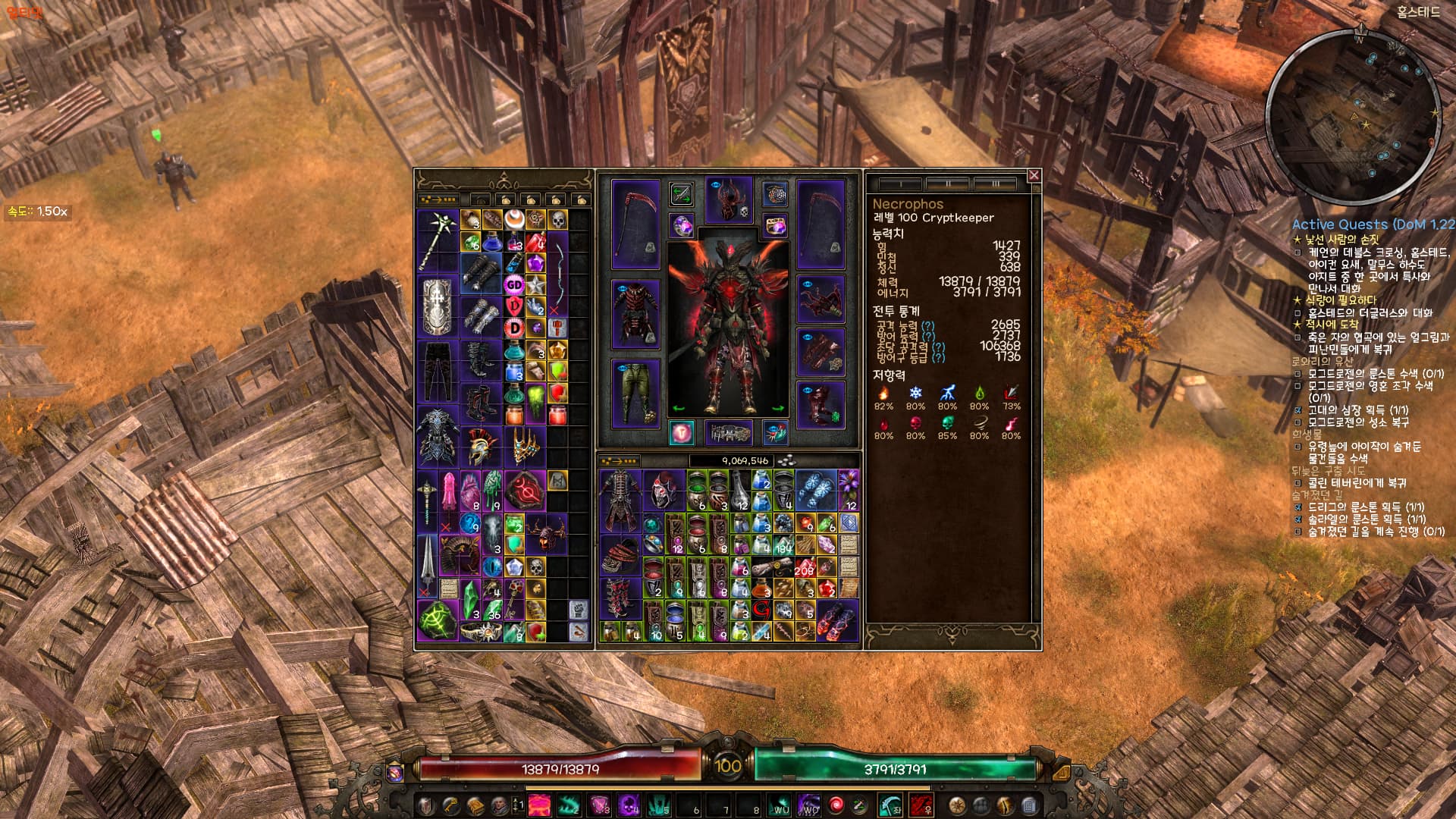Switch to character sheet tab III
Viewport: 1456px width, 819px height.
click(x=995, y=184)
